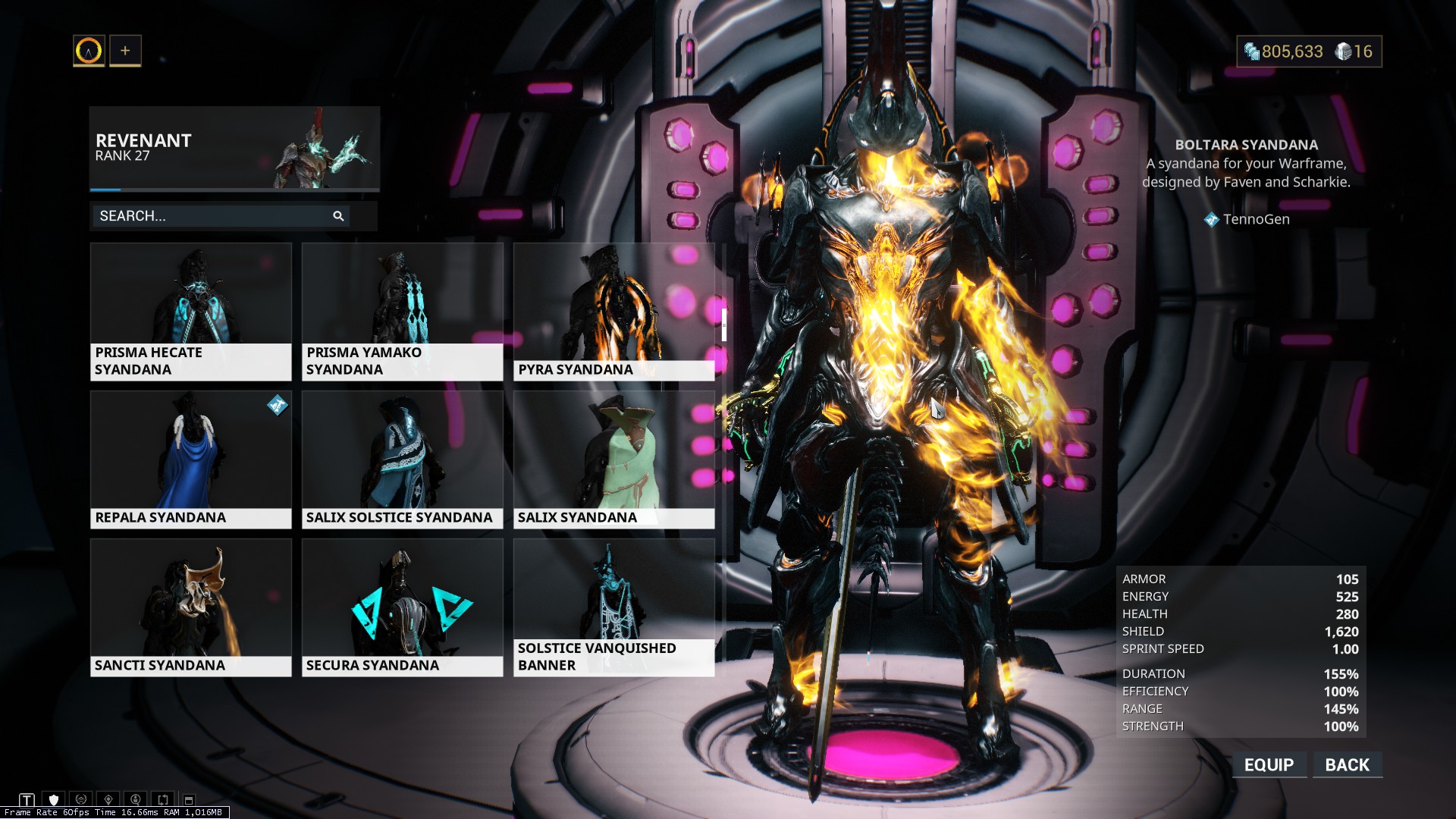Choose the Prisma Yamako Syandana

[x=402, y=311]
